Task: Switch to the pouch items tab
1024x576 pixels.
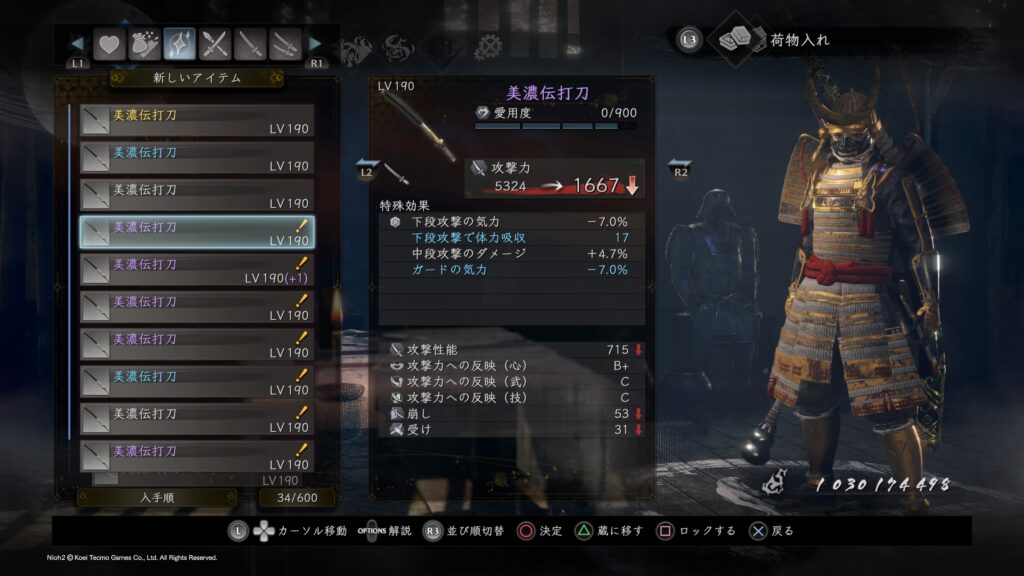Action: click(144, 44)
